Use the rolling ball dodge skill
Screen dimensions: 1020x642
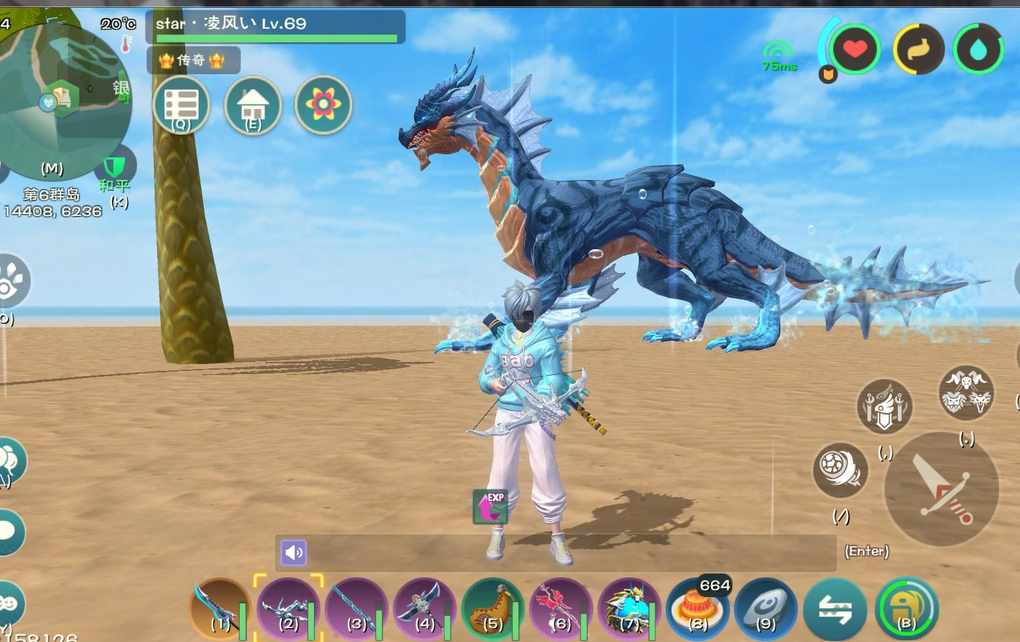point(840,470)
